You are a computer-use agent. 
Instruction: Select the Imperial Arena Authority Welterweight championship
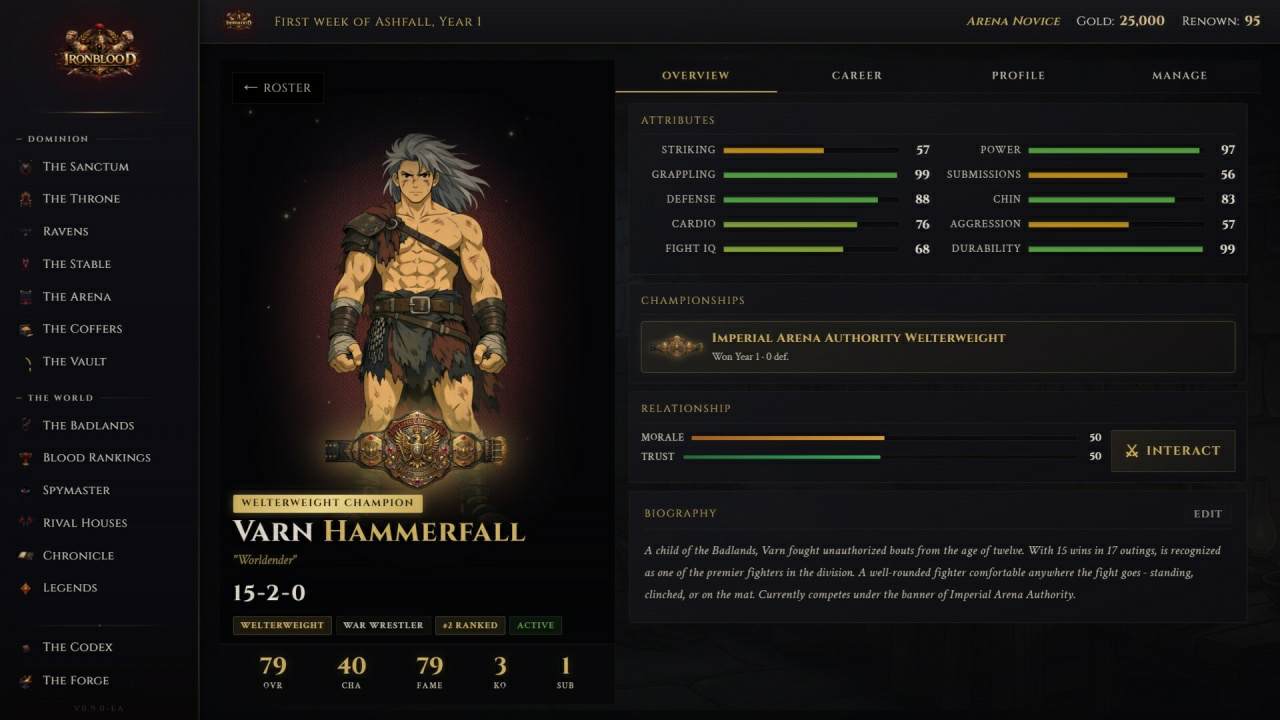tap(937, 346)
